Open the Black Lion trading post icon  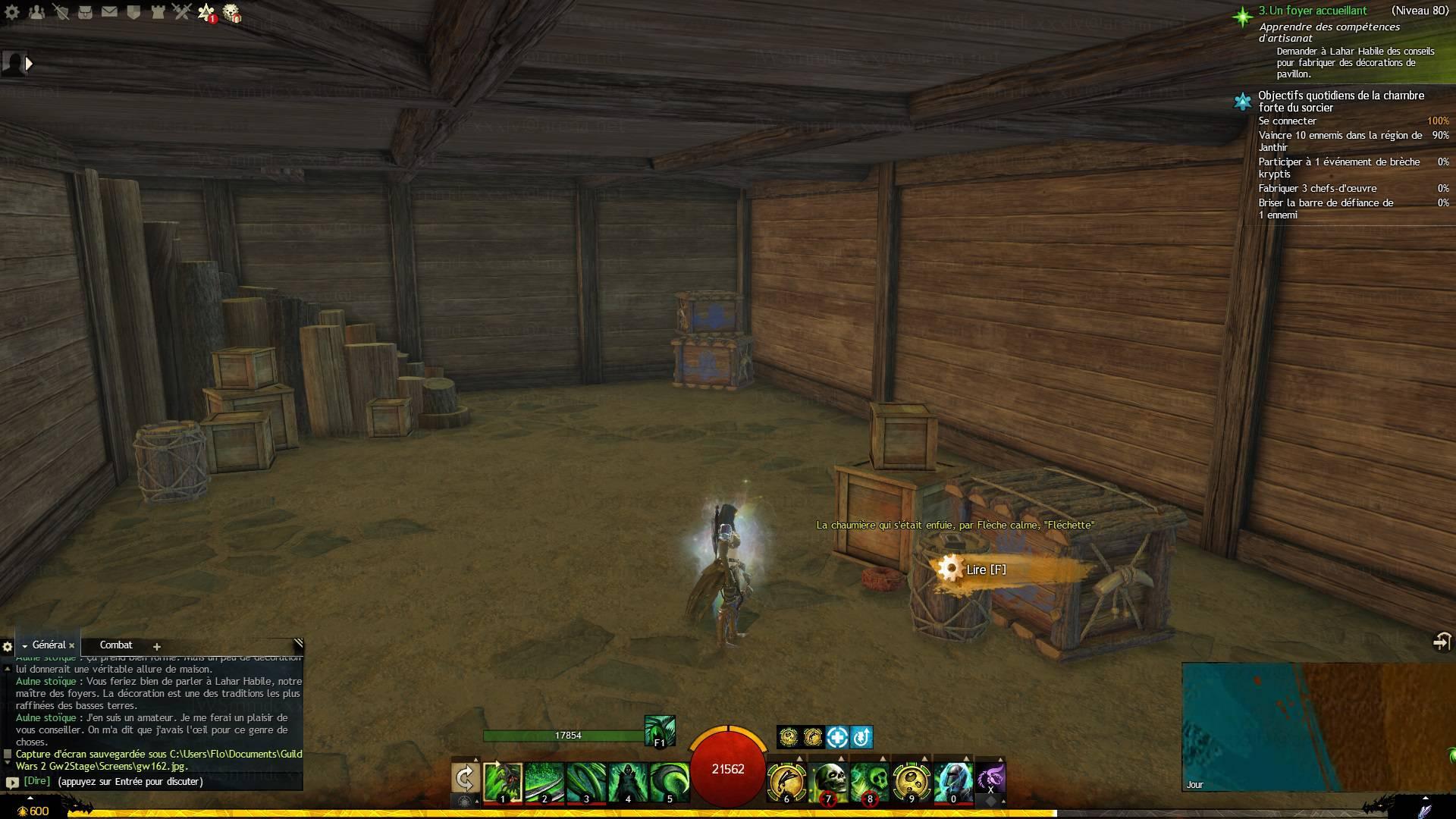(x=232, y=13)
